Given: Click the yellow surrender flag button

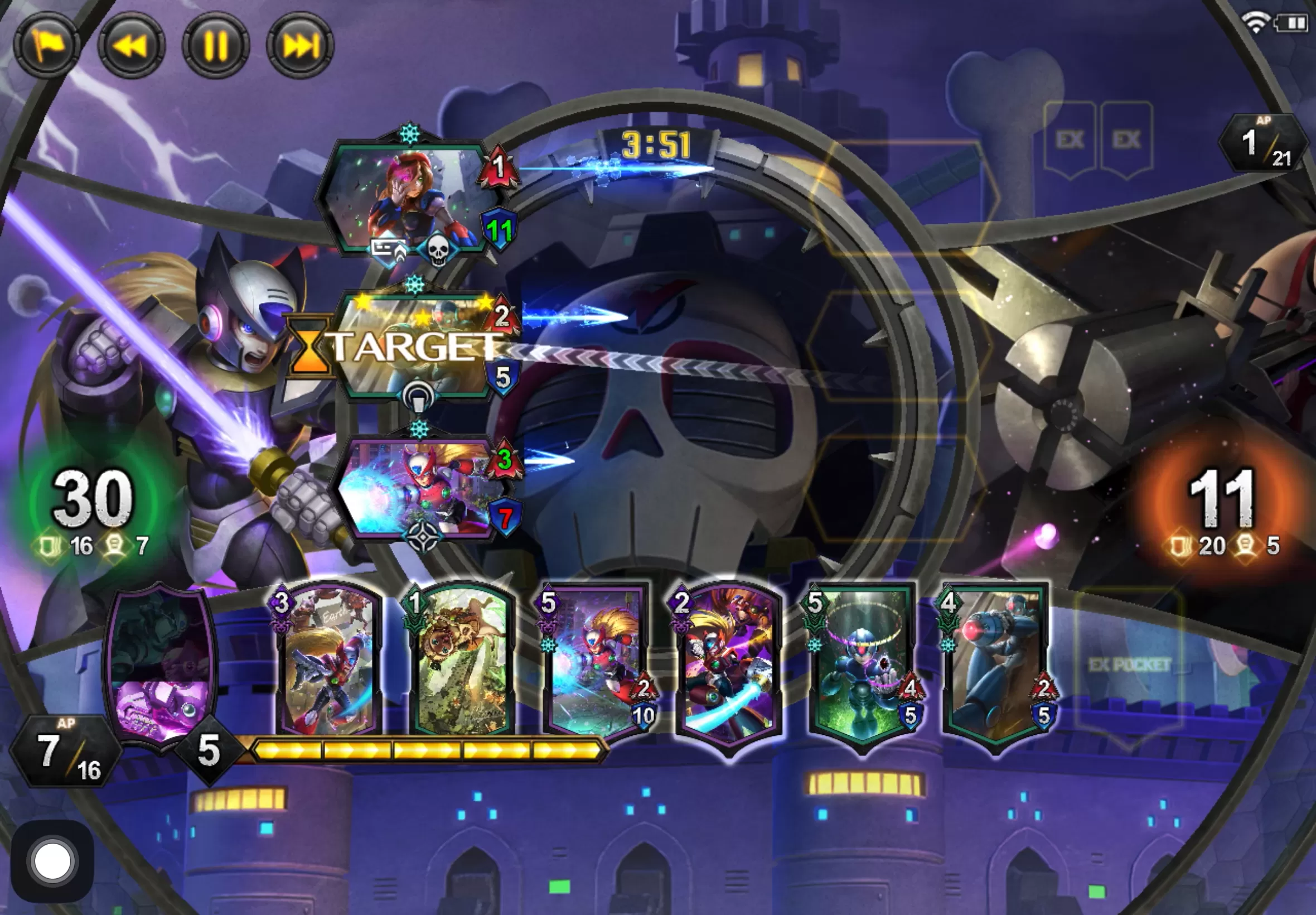Looking at the screenshot, I should [47, 46].
